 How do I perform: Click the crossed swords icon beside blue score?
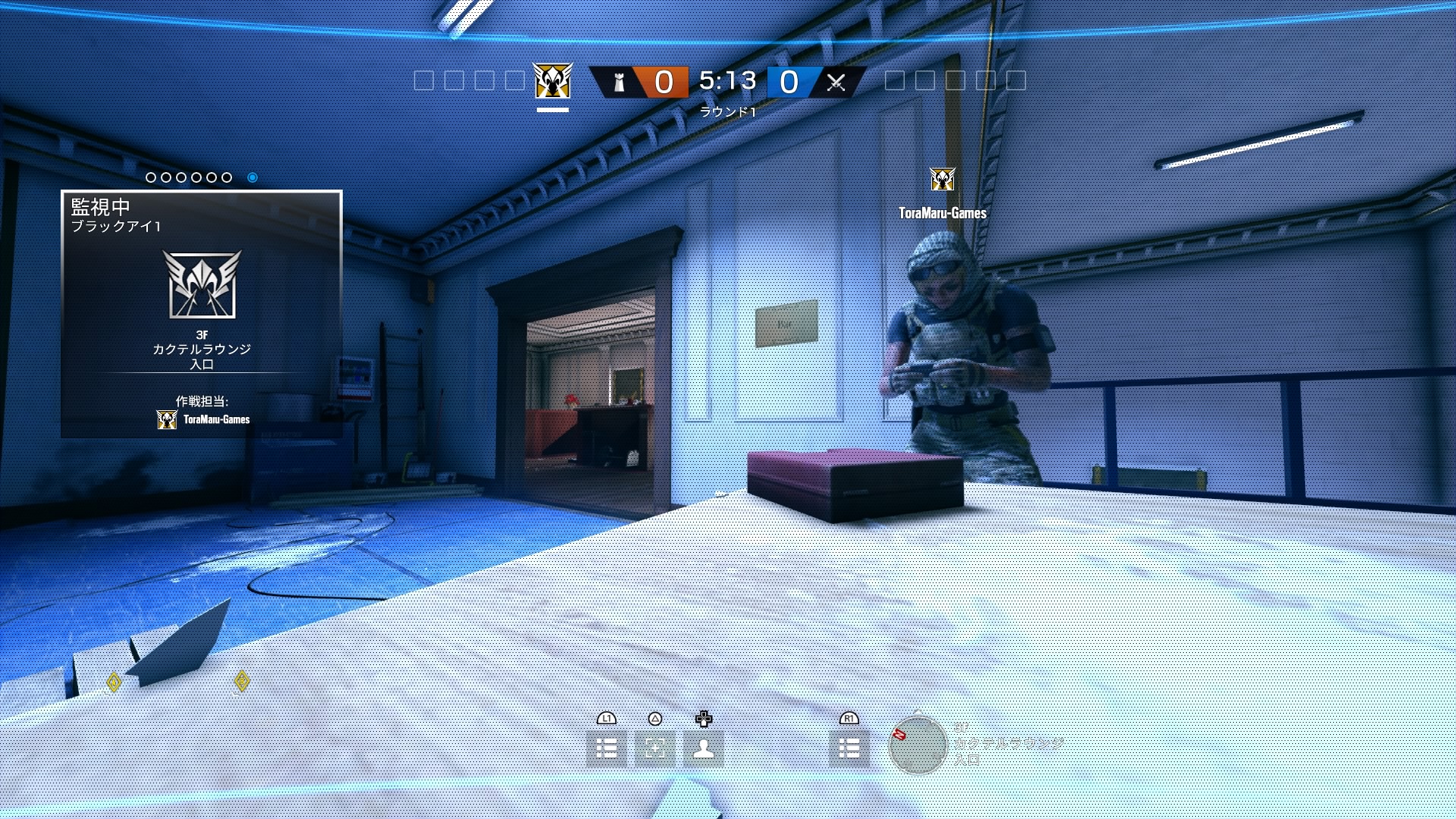pyautogui.click(x=837, y=81)
